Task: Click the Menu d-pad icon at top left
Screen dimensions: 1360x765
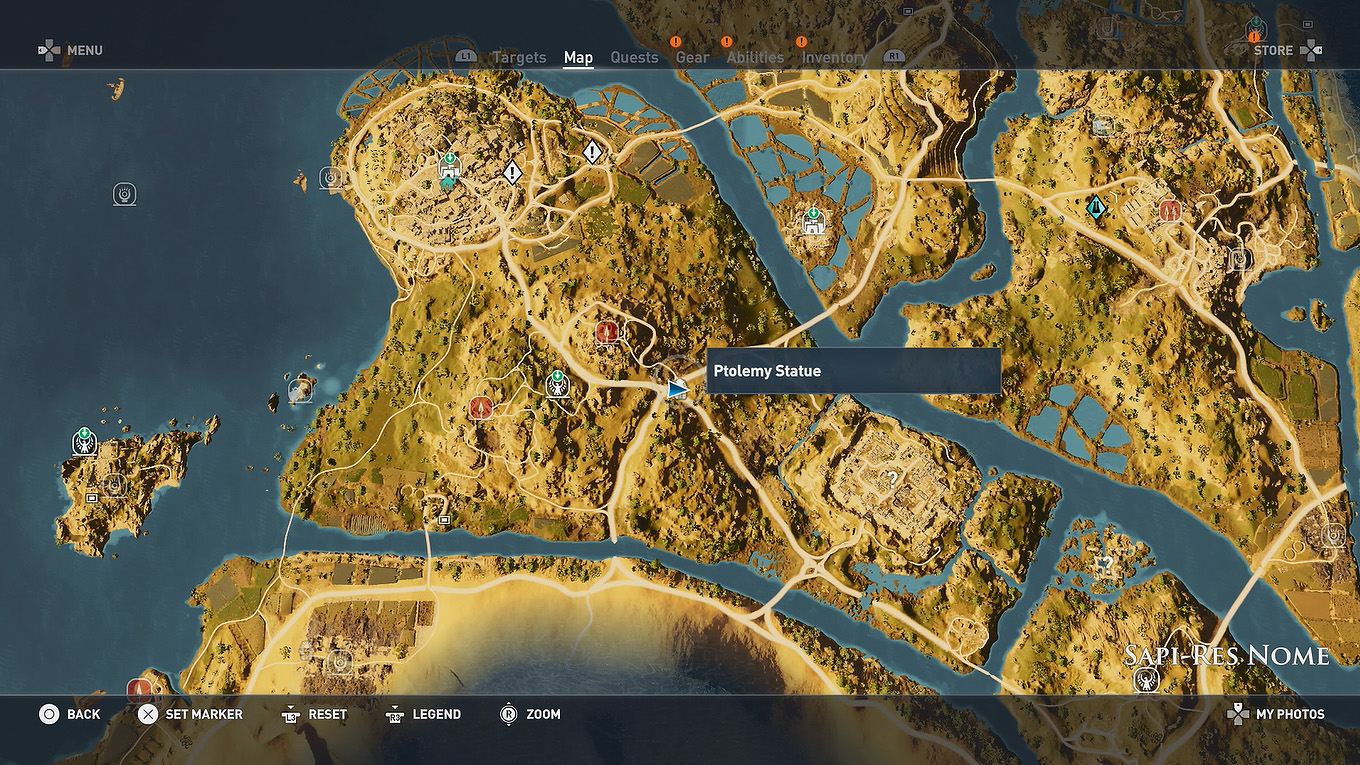Action: coord(48,49)
